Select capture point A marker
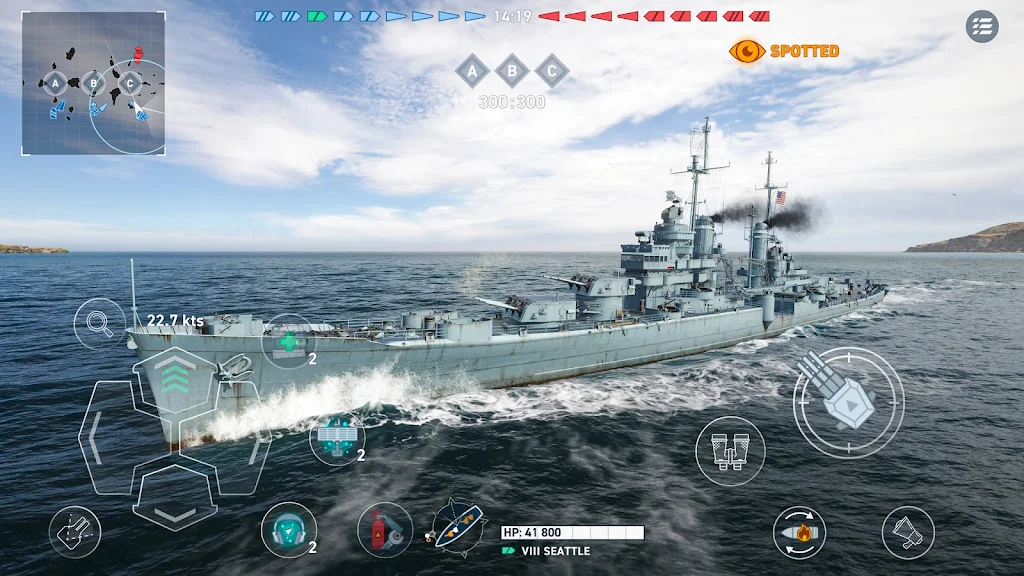The image size is (1024, 576). point(472,71)
